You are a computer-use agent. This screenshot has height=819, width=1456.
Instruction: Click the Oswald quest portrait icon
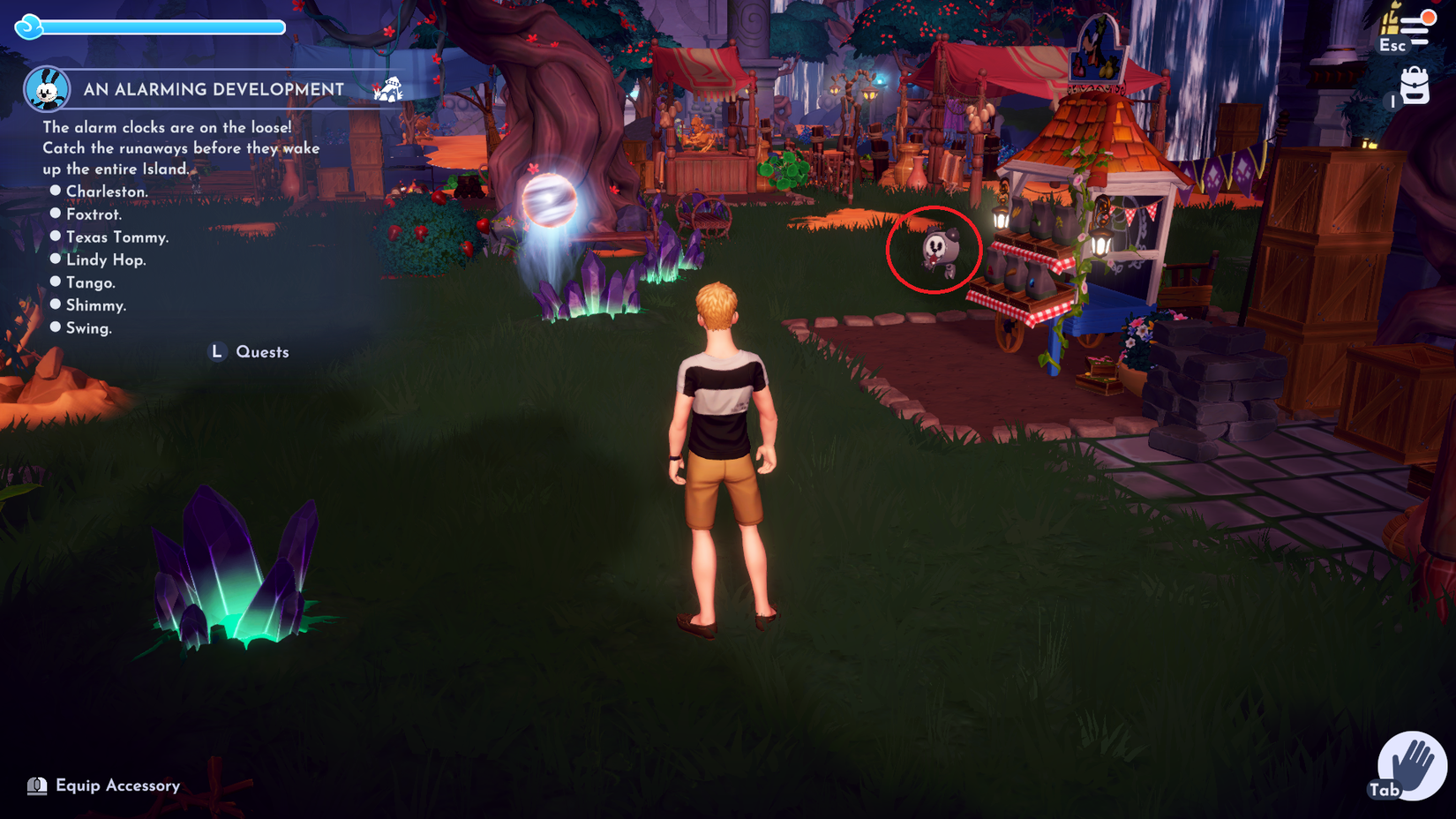[x=49, y=90]
